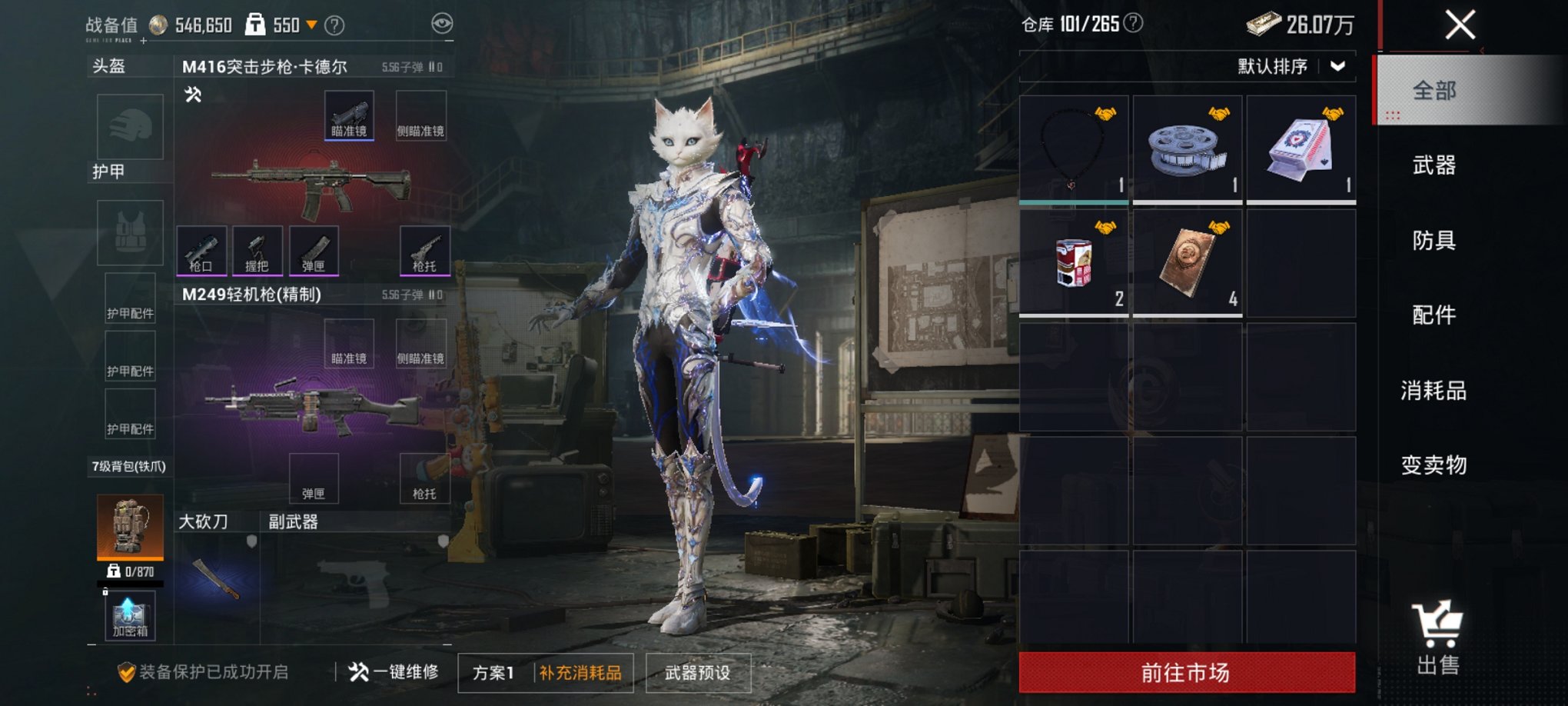
Task: Toggle the eye visibility icon
Action: coord(442,24)
